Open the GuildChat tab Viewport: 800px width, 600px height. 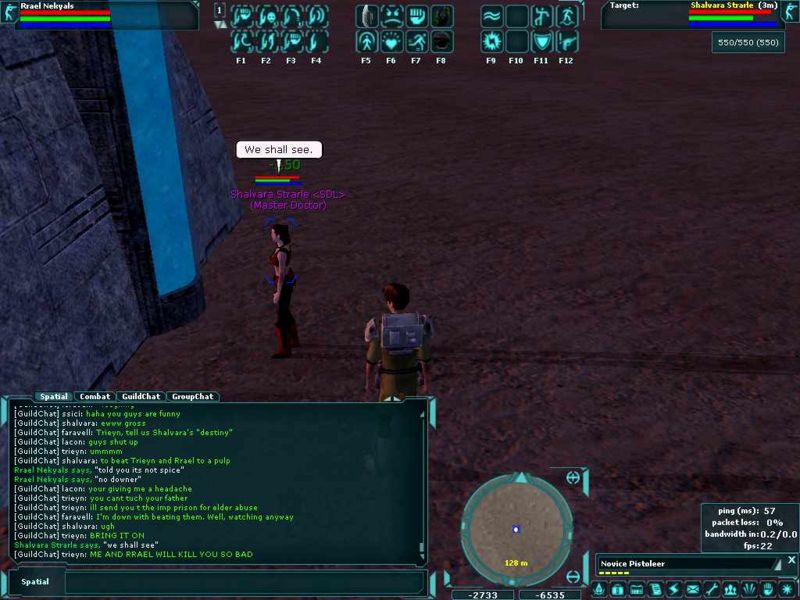[136, 397]
